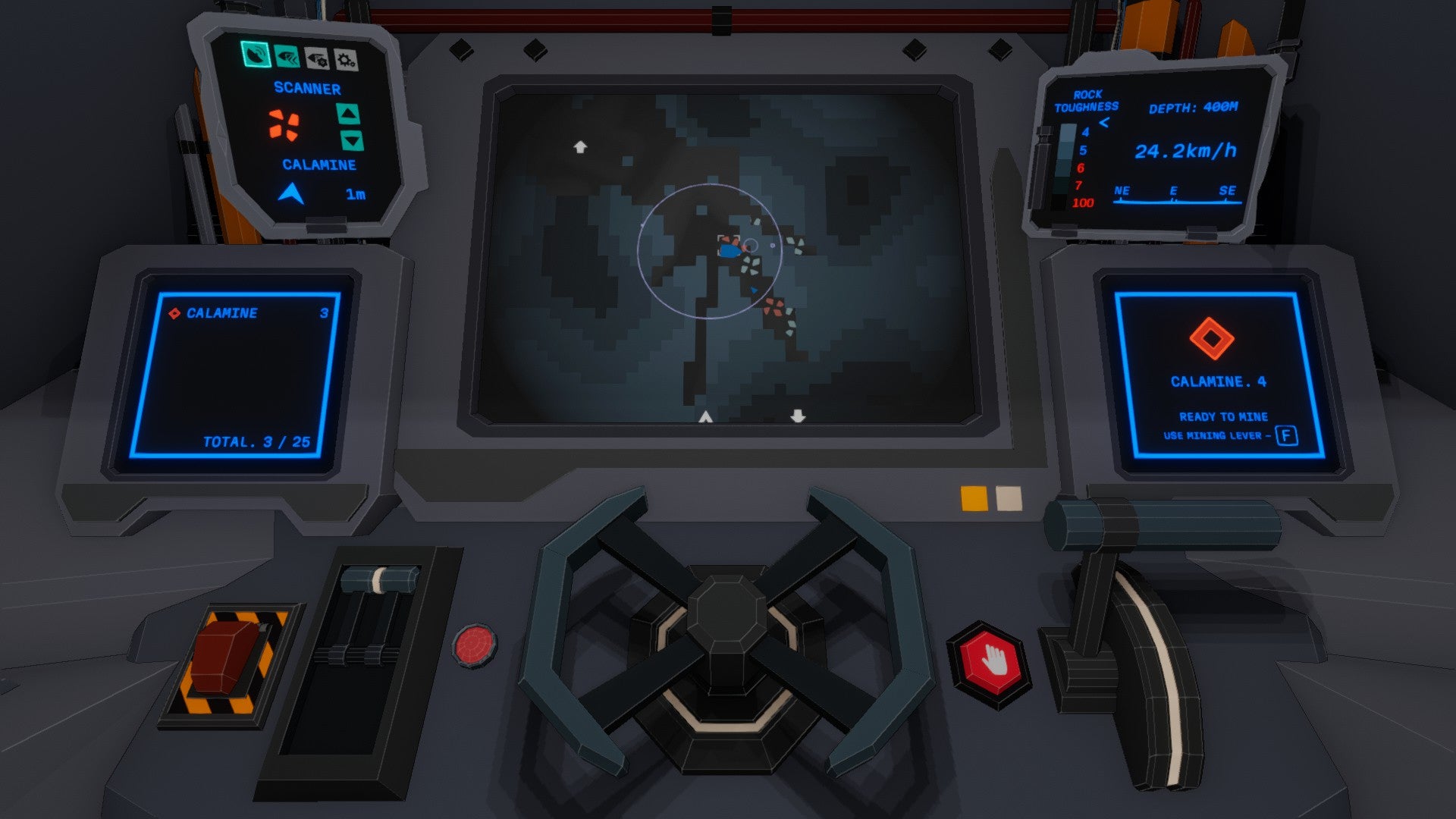The image size is (1456, 819).
Task: Select the sonar fish icon on scanner panel
Action: pos(286,57)
